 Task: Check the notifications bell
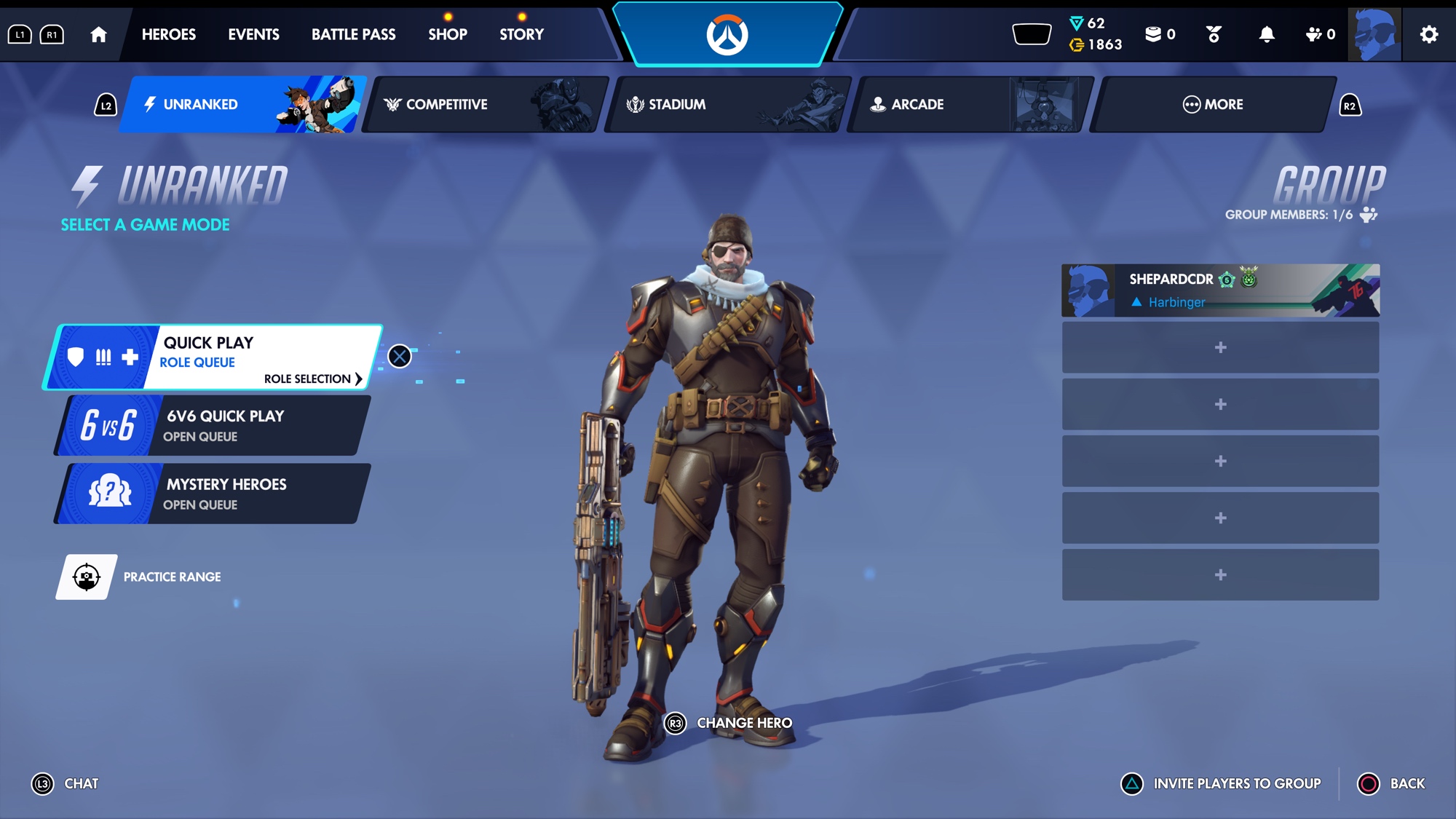[1267, 34]
